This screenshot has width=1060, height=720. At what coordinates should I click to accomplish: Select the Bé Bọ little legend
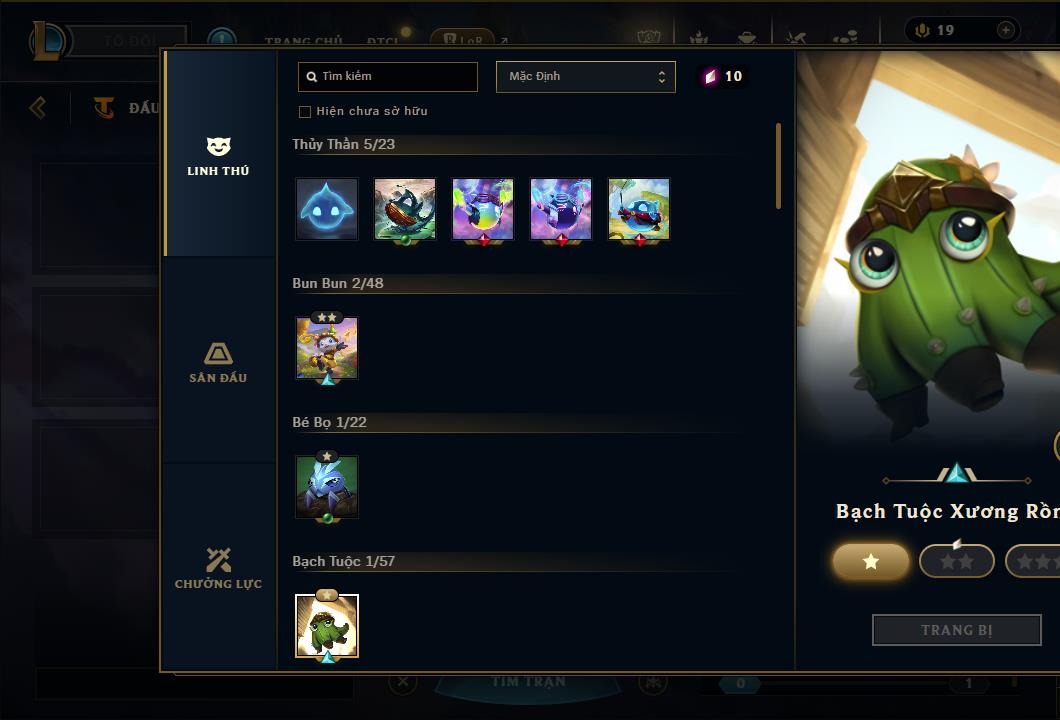point(327,487)
